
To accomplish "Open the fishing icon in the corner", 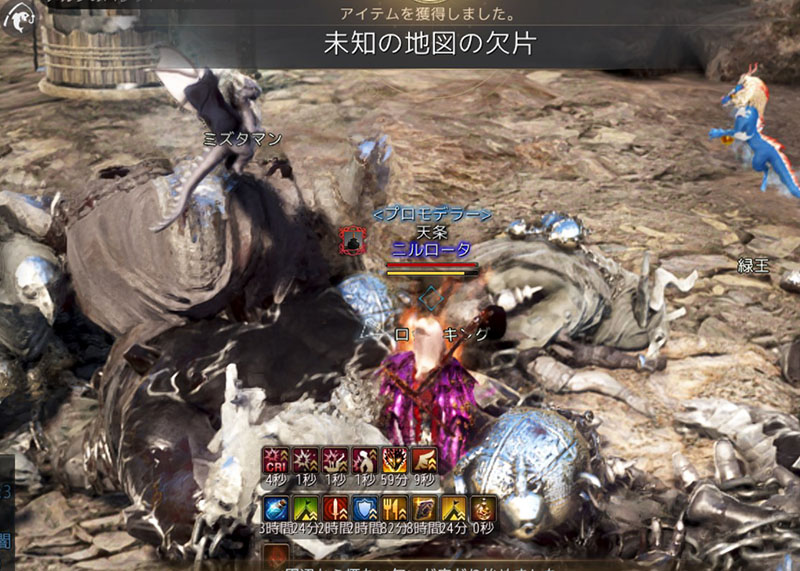I will (x=19, y=18).
